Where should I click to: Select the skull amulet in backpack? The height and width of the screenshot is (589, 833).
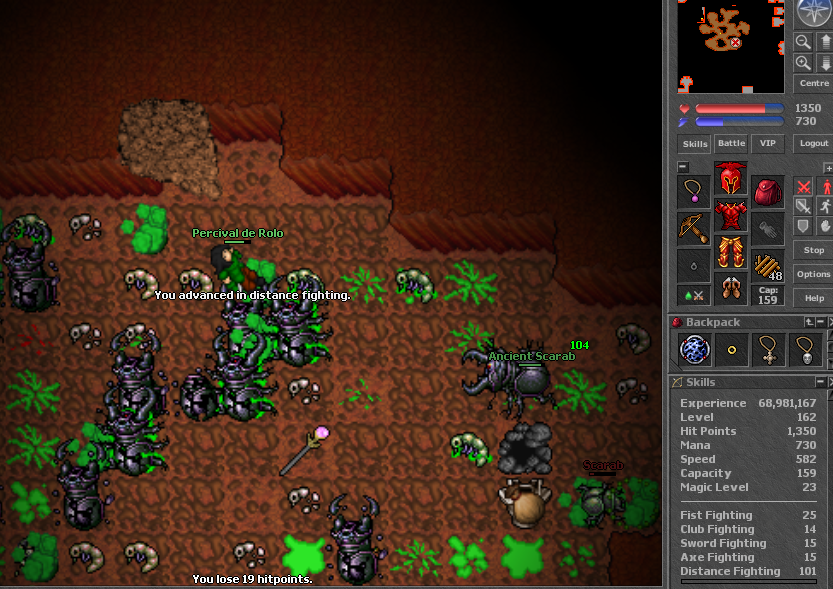(x=805, y=350)
